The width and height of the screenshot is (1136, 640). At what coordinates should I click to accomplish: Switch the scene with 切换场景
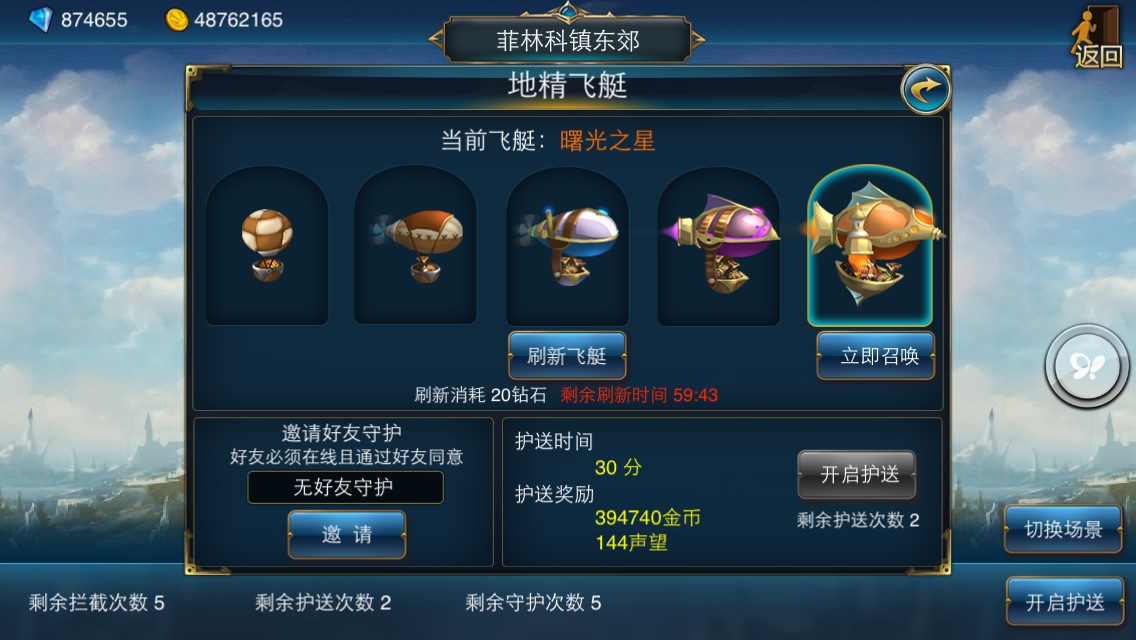tap(1063, 530)
